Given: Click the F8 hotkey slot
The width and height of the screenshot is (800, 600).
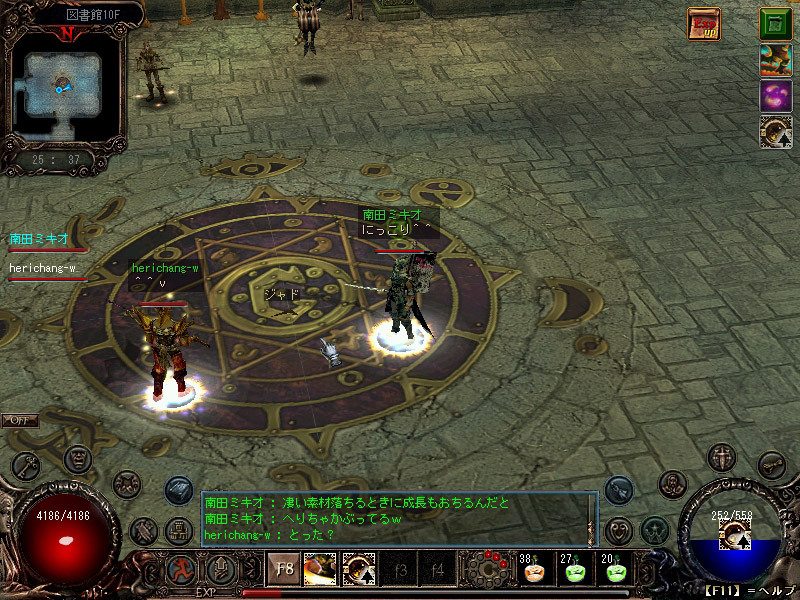Looking at the screenshot, I should (284, 570).
